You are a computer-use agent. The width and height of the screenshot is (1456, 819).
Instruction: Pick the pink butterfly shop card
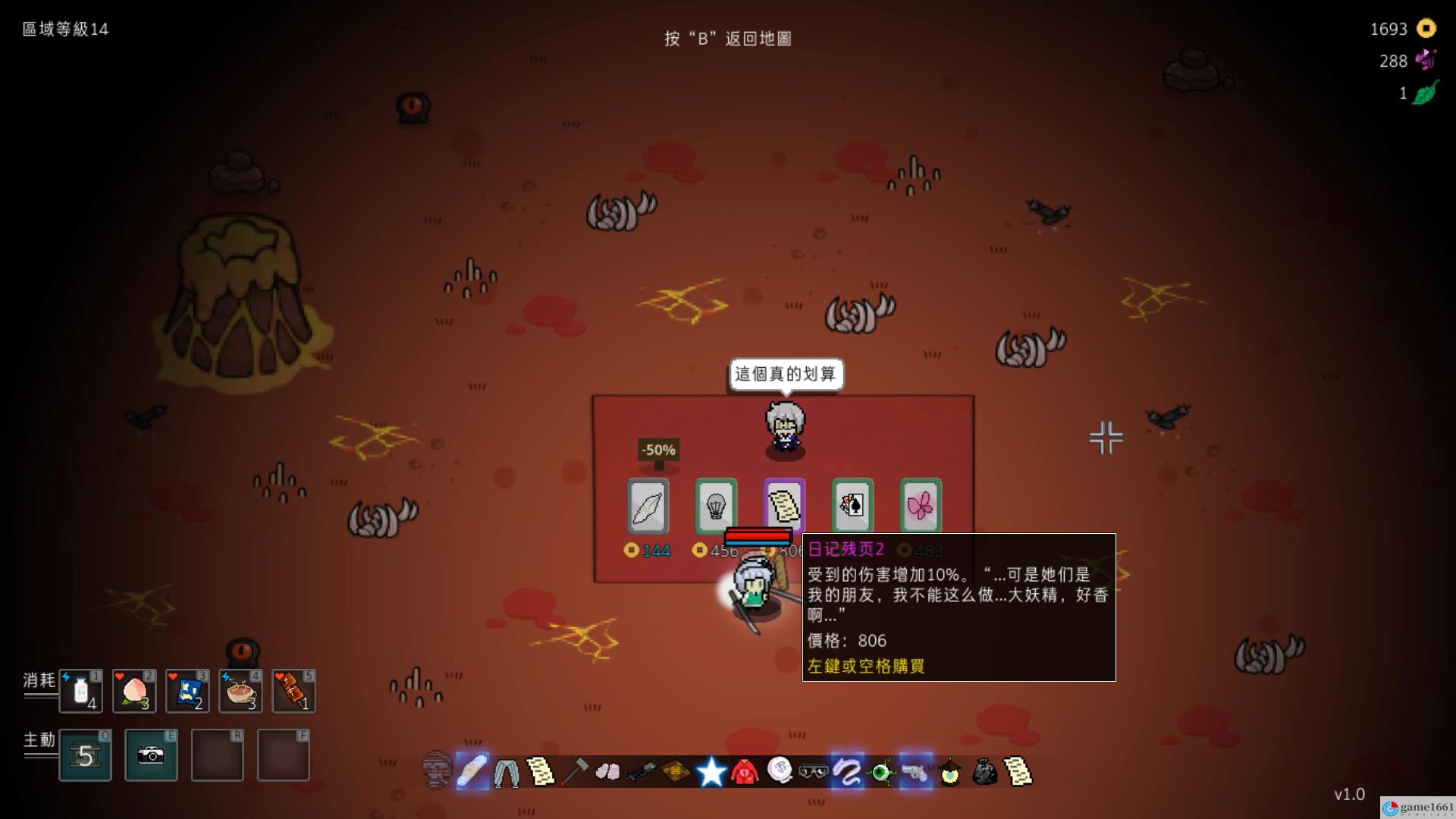click(921, 506)
